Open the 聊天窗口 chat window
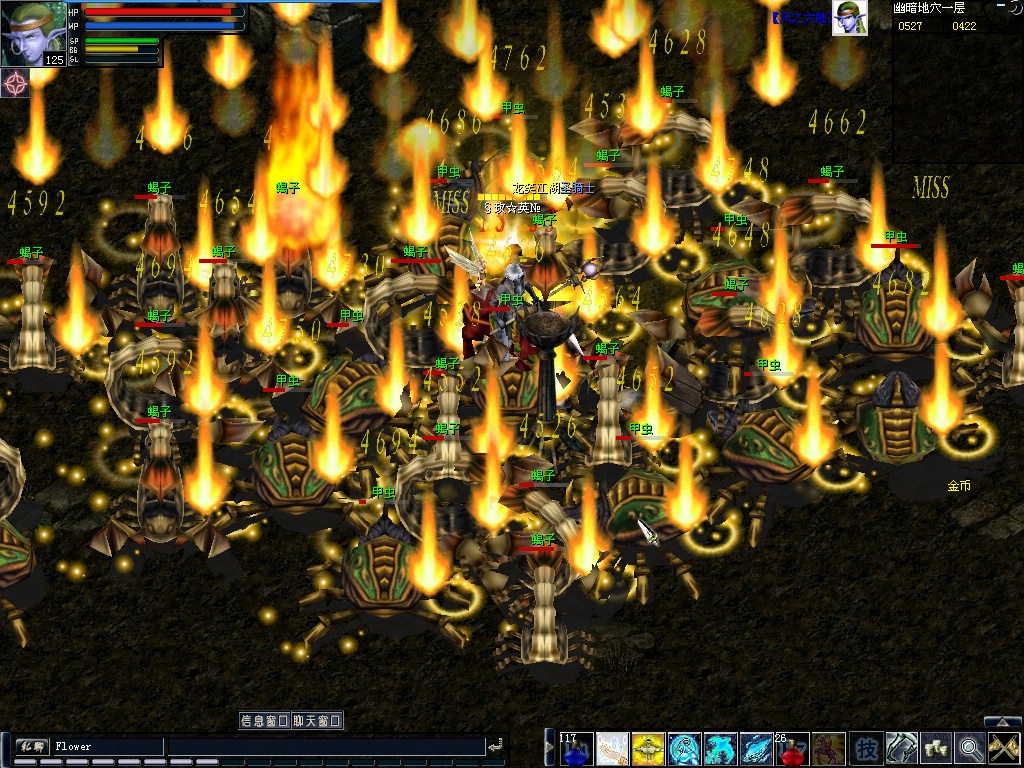Viewport: 1024px width, 768px height. coord(317,721)
